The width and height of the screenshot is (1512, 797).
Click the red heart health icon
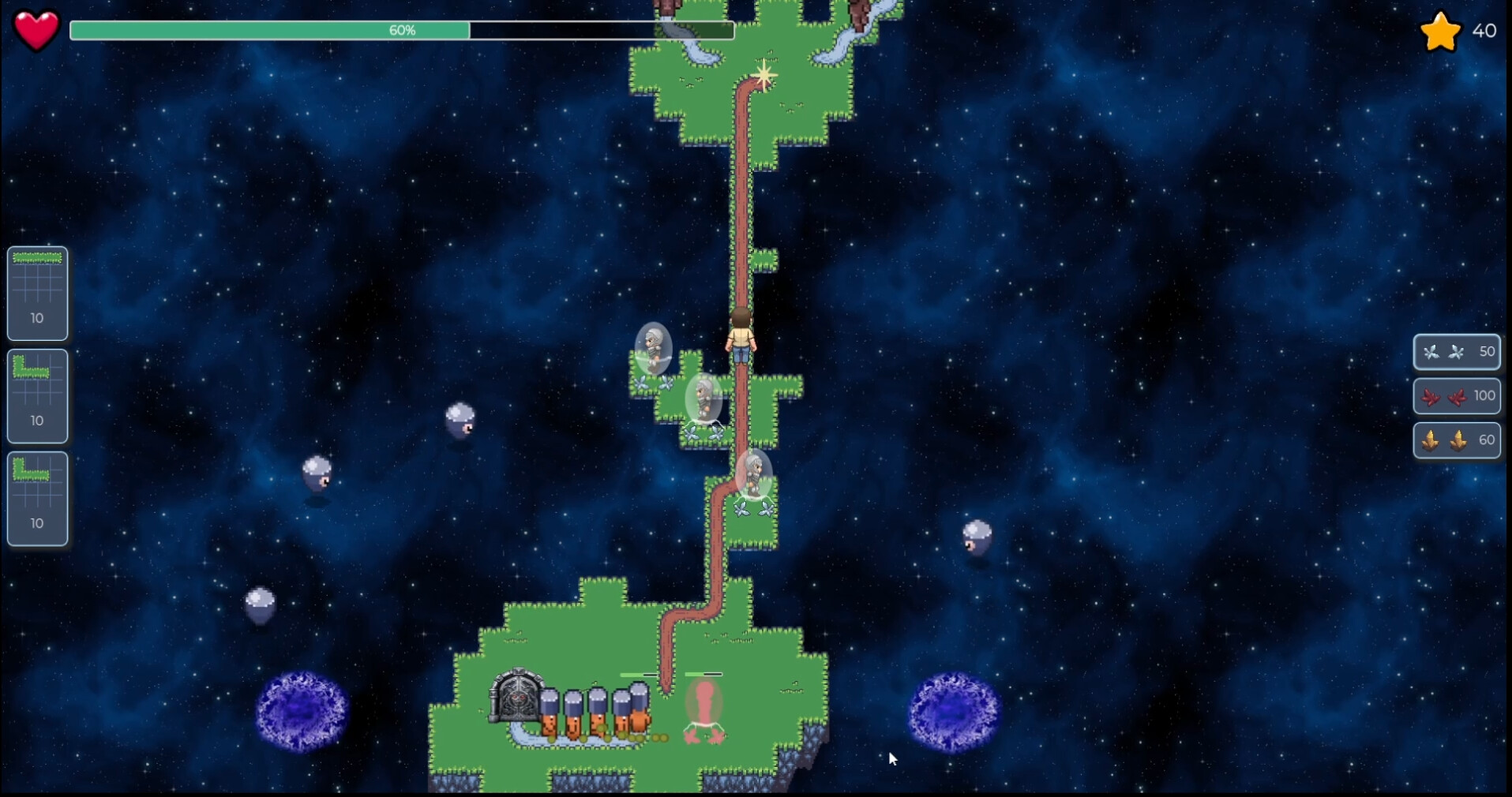click(x=35, y=30)
